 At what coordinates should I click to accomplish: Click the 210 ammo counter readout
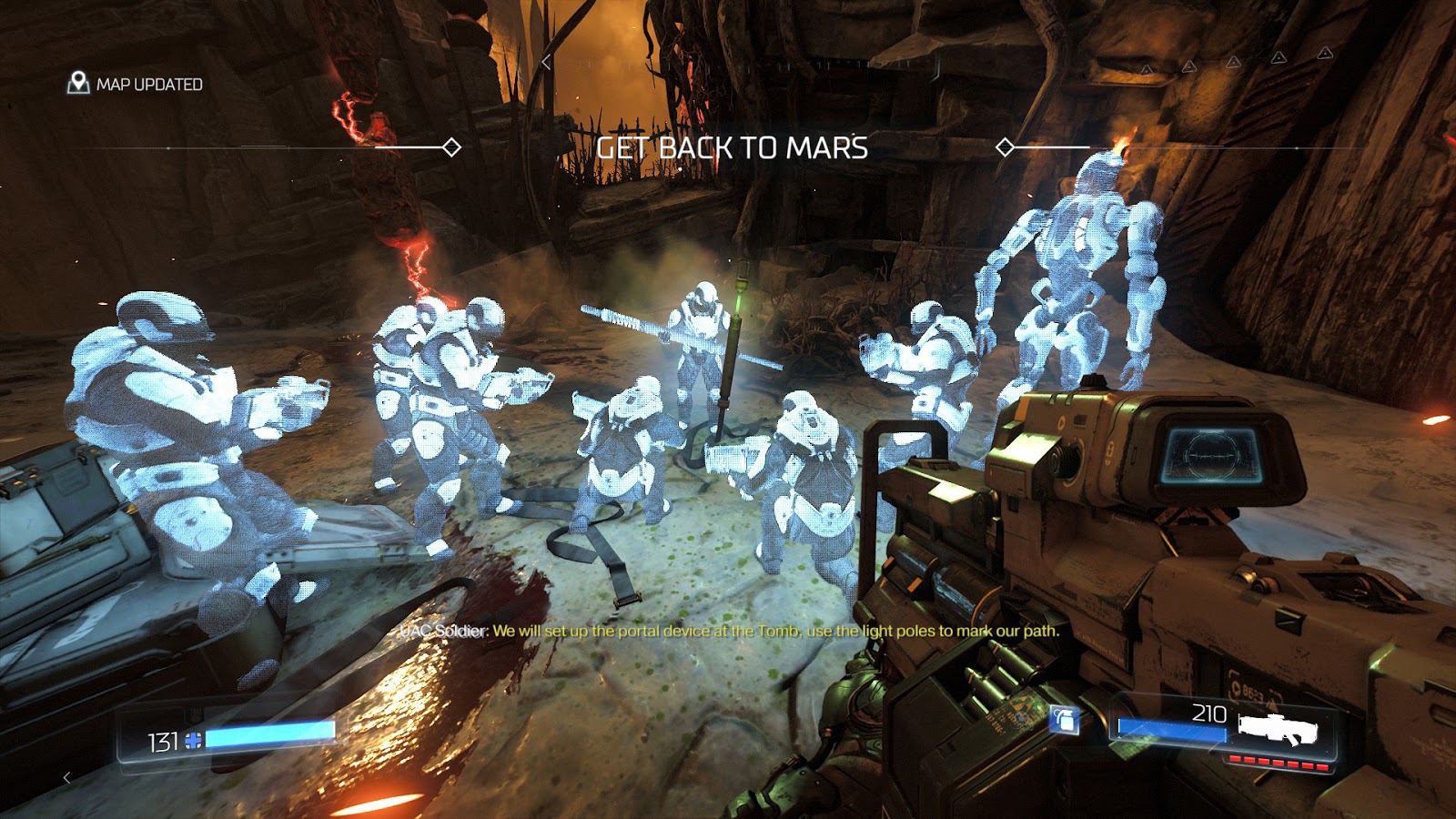coord(1209,713)
